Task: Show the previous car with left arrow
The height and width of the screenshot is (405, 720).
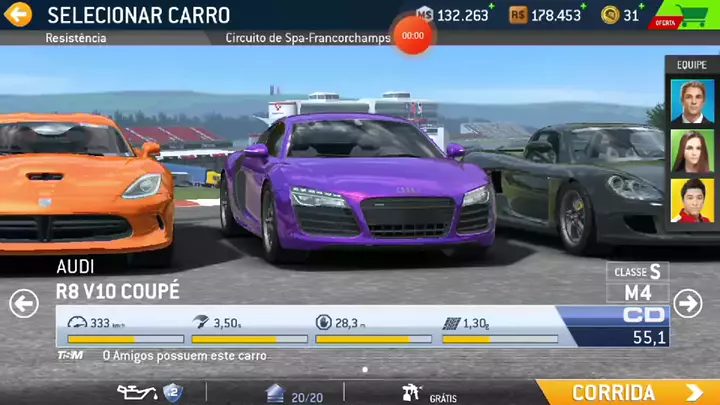Action: click(x=24, y=303)
